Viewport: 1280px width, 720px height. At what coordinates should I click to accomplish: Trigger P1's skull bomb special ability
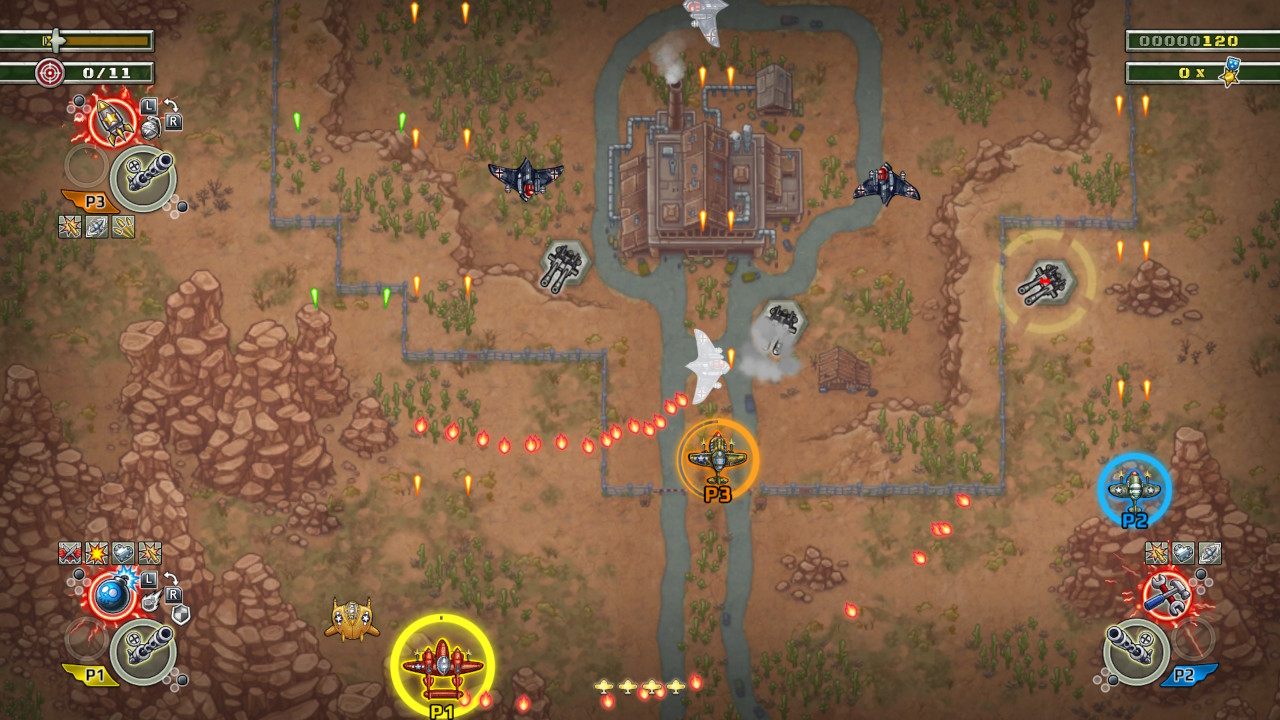coord(112,594)
